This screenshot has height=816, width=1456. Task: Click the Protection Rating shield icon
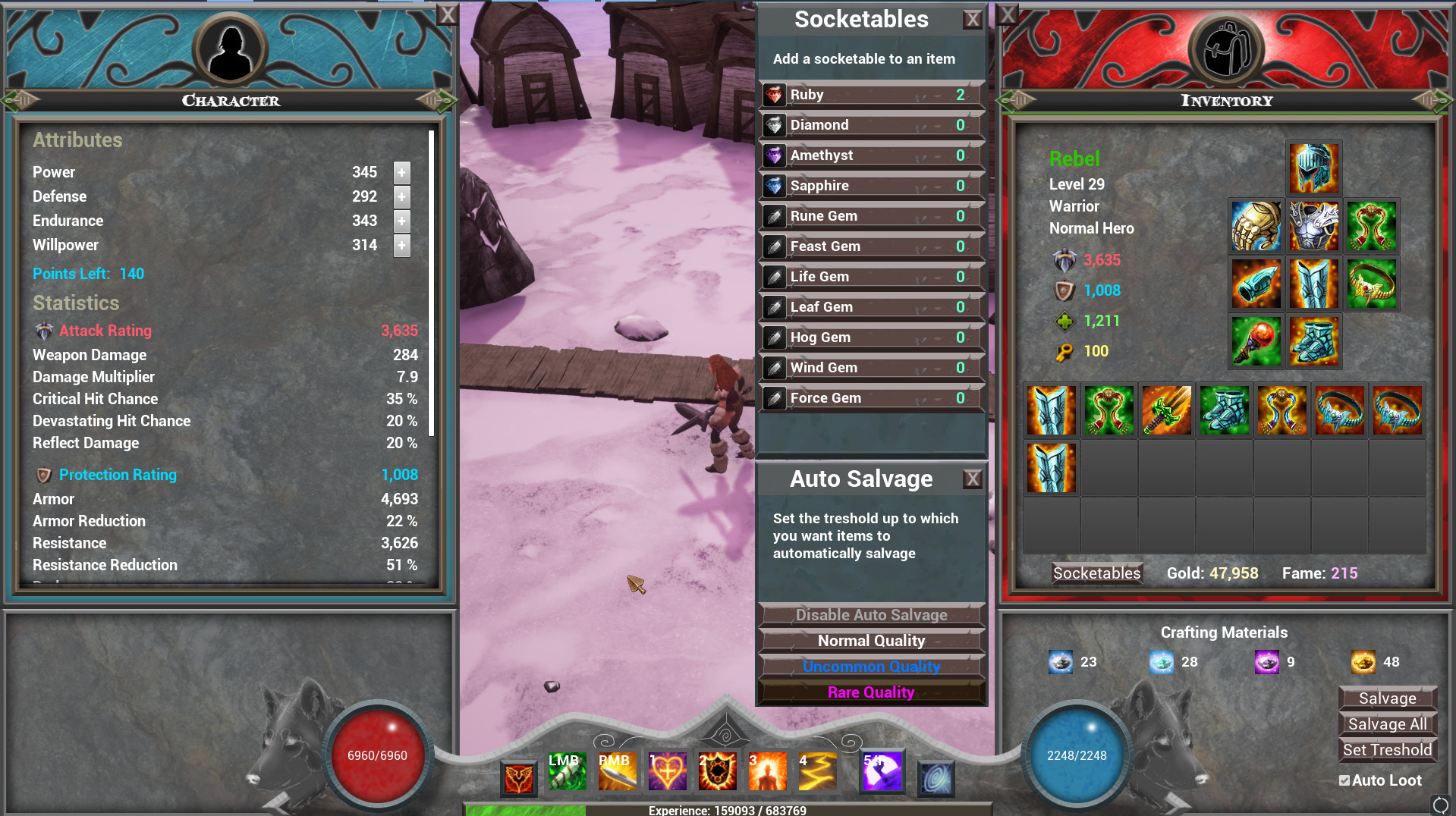coord(43,475)
